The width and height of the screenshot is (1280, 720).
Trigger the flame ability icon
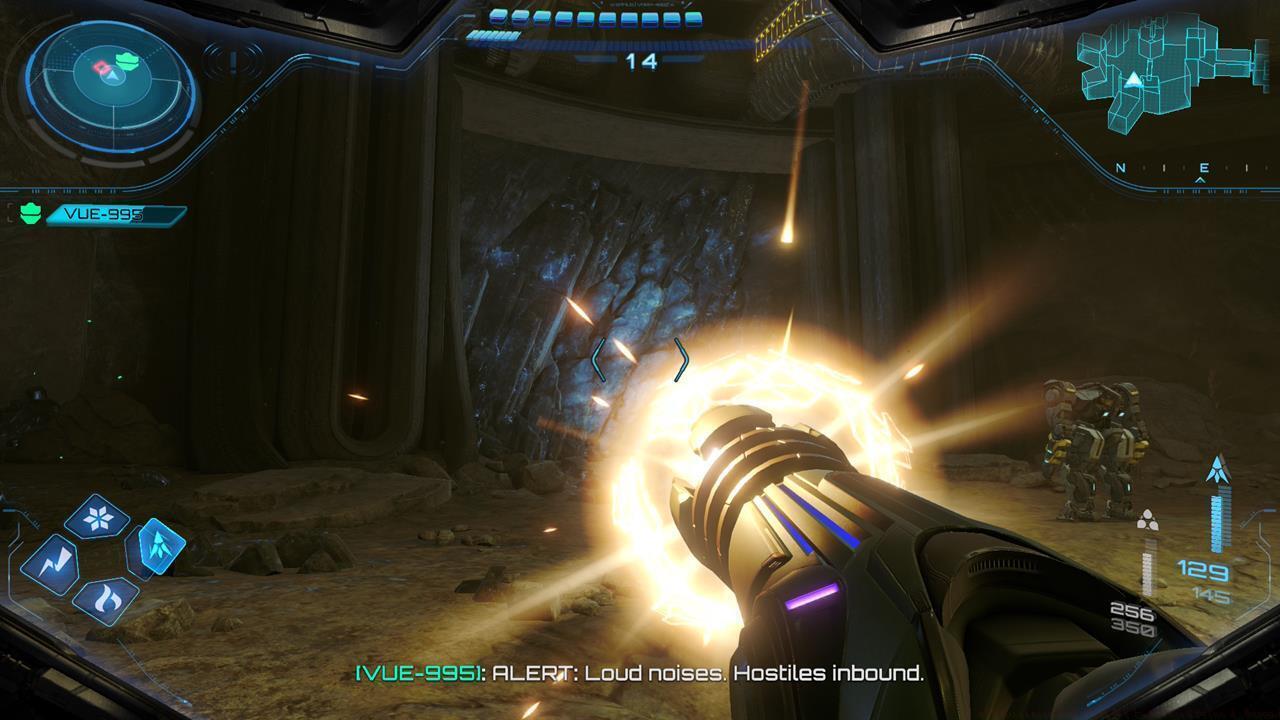[107, 597]
